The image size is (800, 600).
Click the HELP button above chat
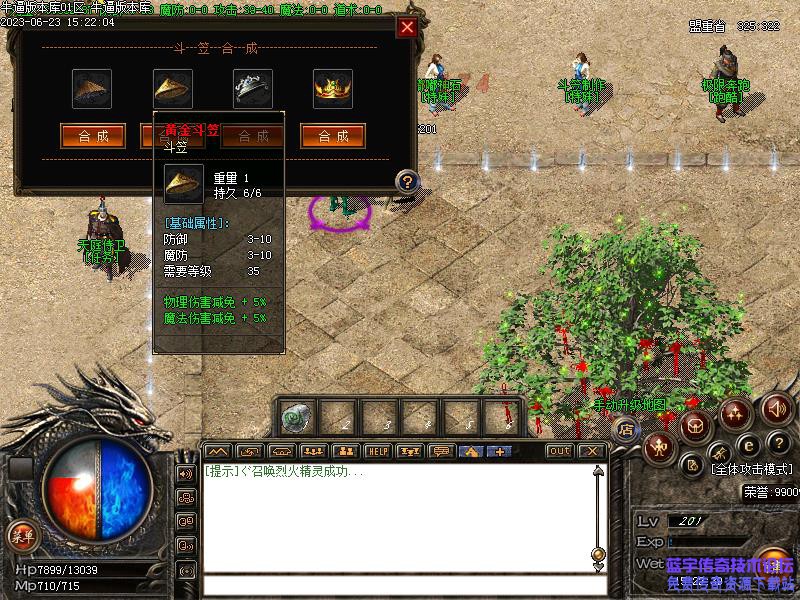point(376,451)
